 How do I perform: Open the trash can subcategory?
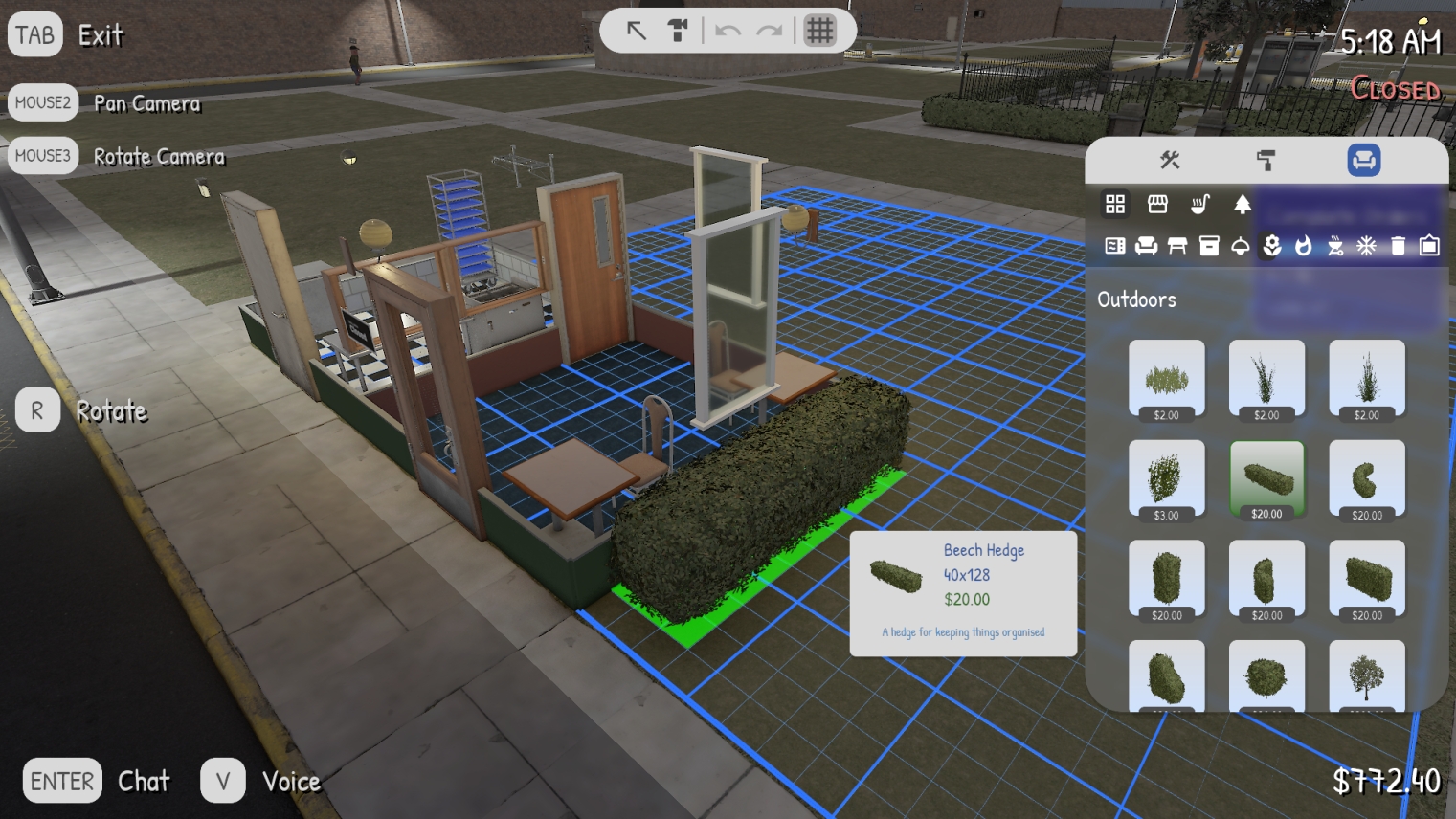click(1398, 246)
